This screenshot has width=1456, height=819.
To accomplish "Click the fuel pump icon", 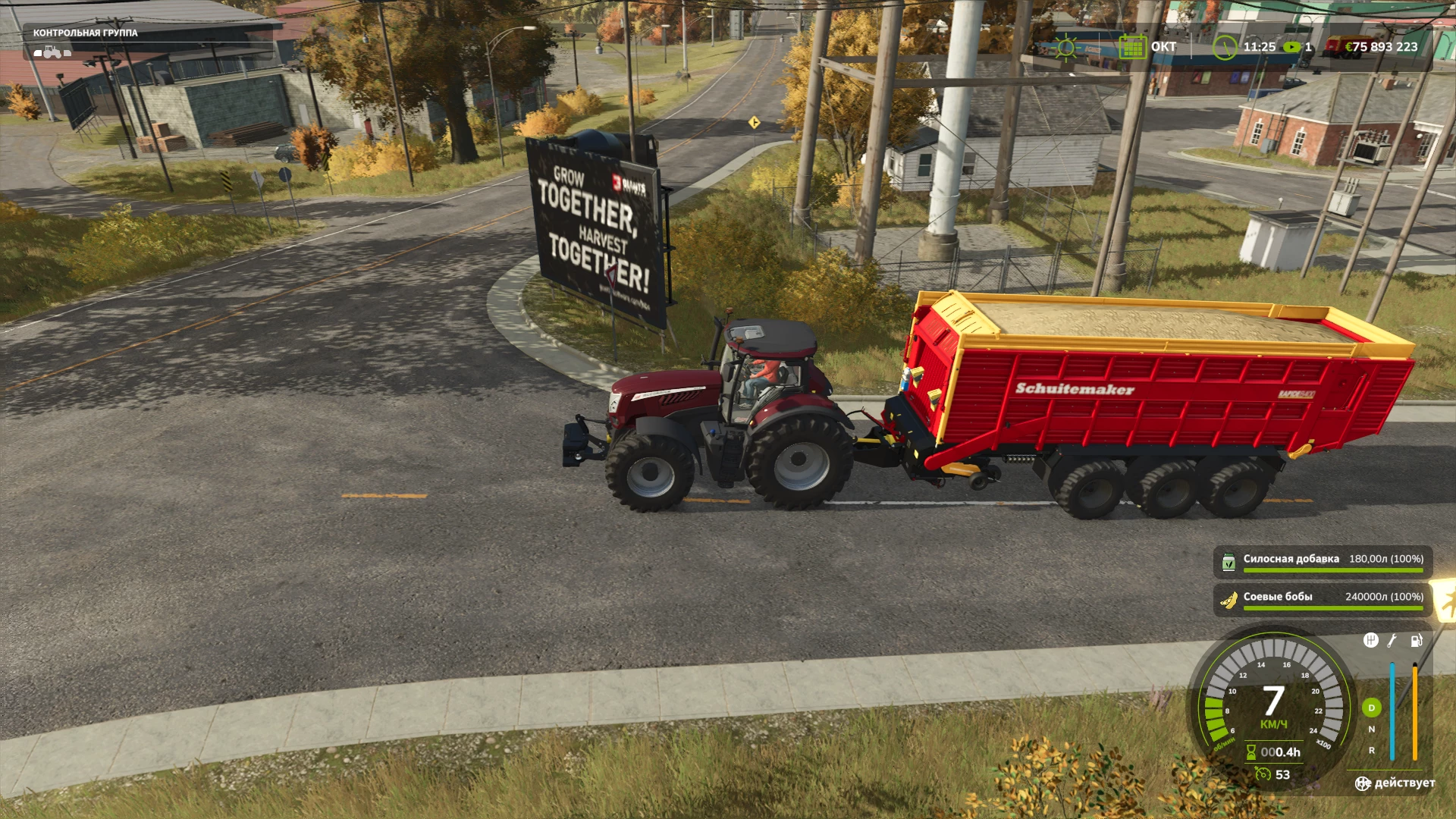I will [1416, 641].
